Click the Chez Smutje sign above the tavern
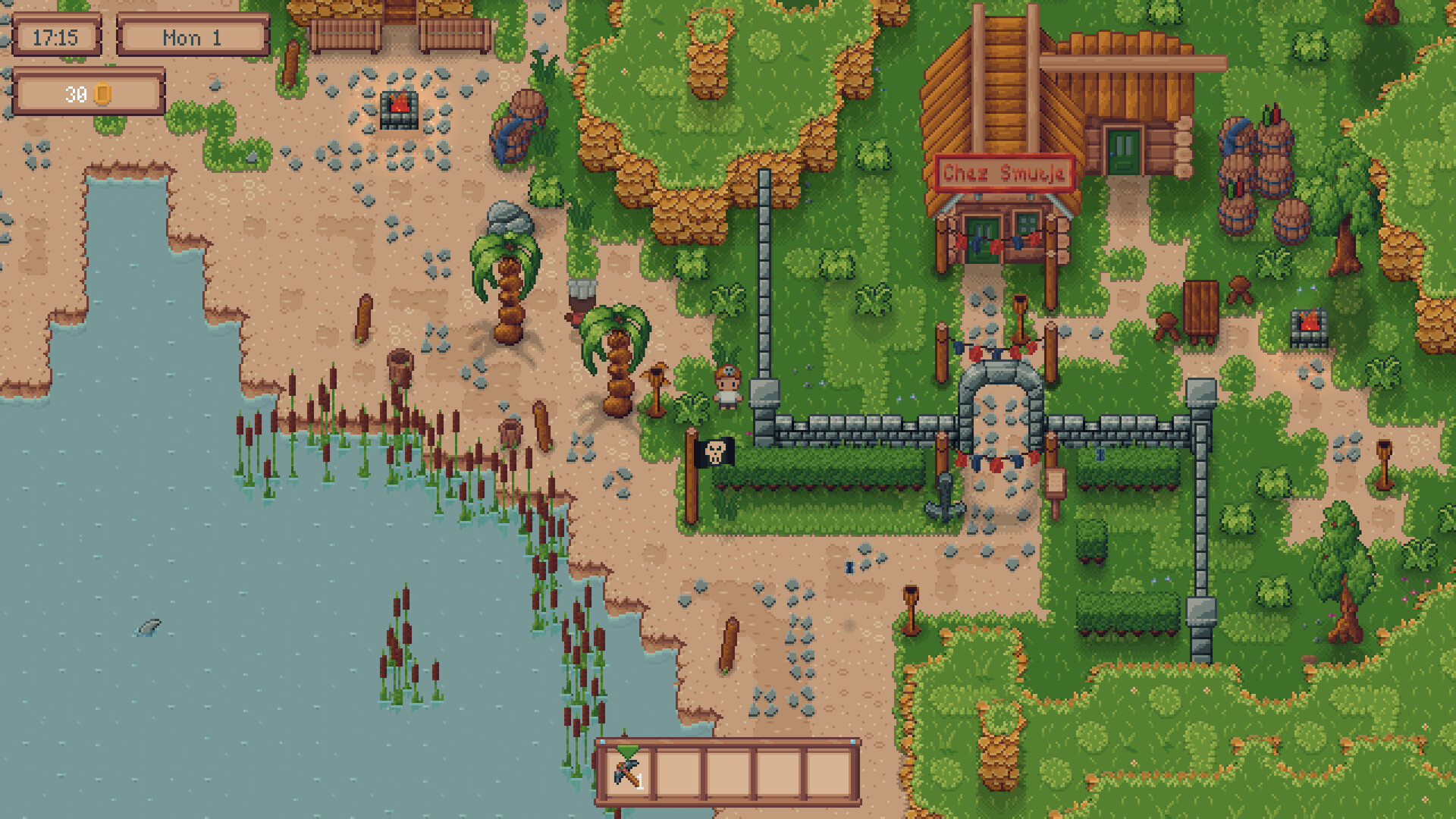The image size is (1456, 819). (x=1003, y=173)
